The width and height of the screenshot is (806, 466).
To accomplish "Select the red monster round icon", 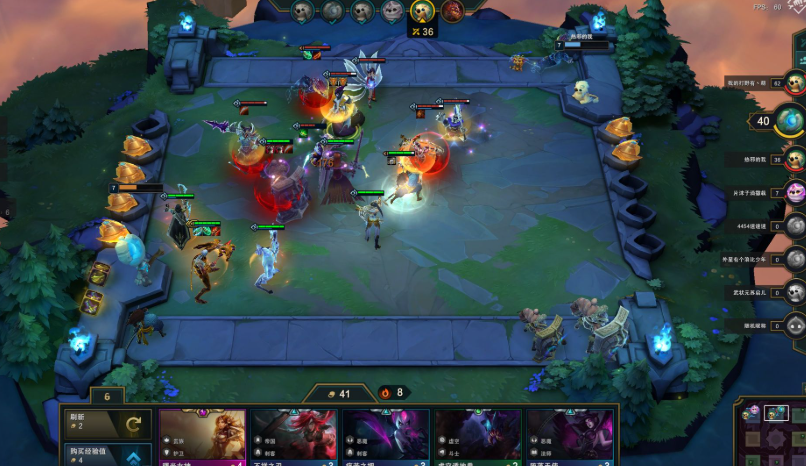I will click(x=453, y=11).
